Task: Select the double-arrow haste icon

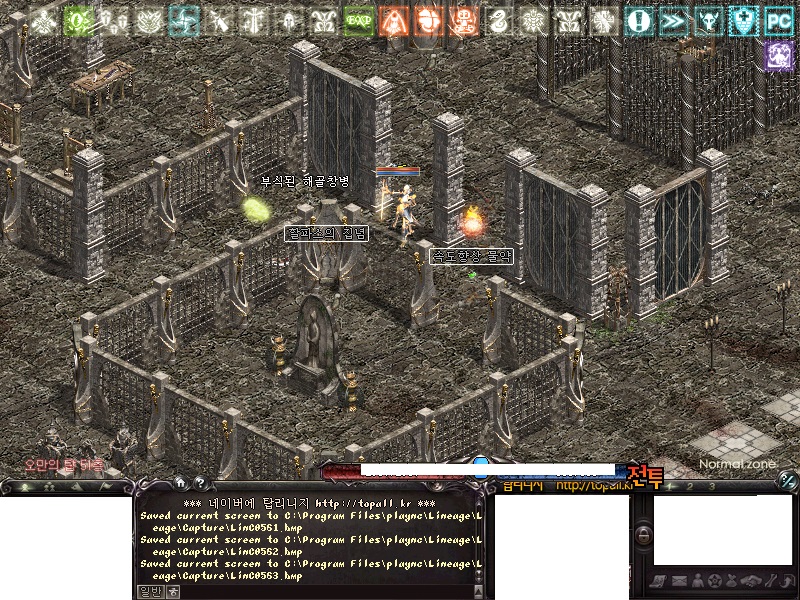Action: click(674, 20)
